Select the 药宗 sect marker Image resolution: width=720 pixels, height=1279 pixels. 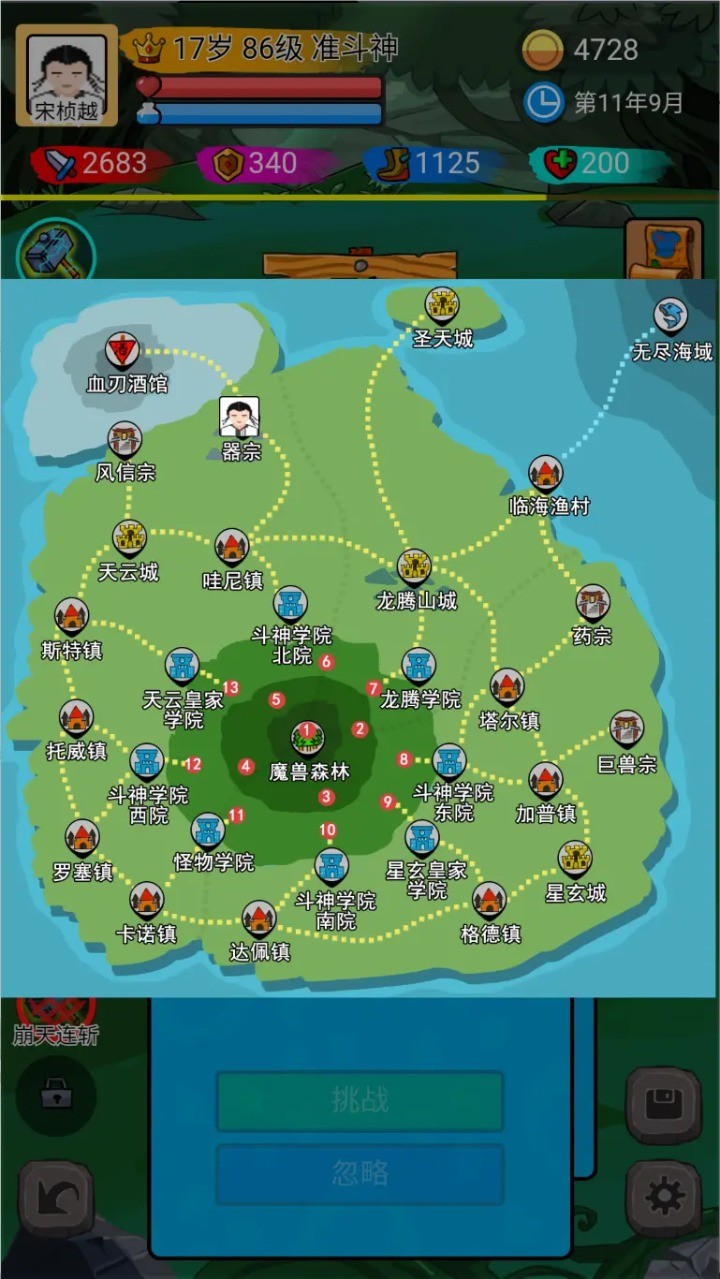593,603
